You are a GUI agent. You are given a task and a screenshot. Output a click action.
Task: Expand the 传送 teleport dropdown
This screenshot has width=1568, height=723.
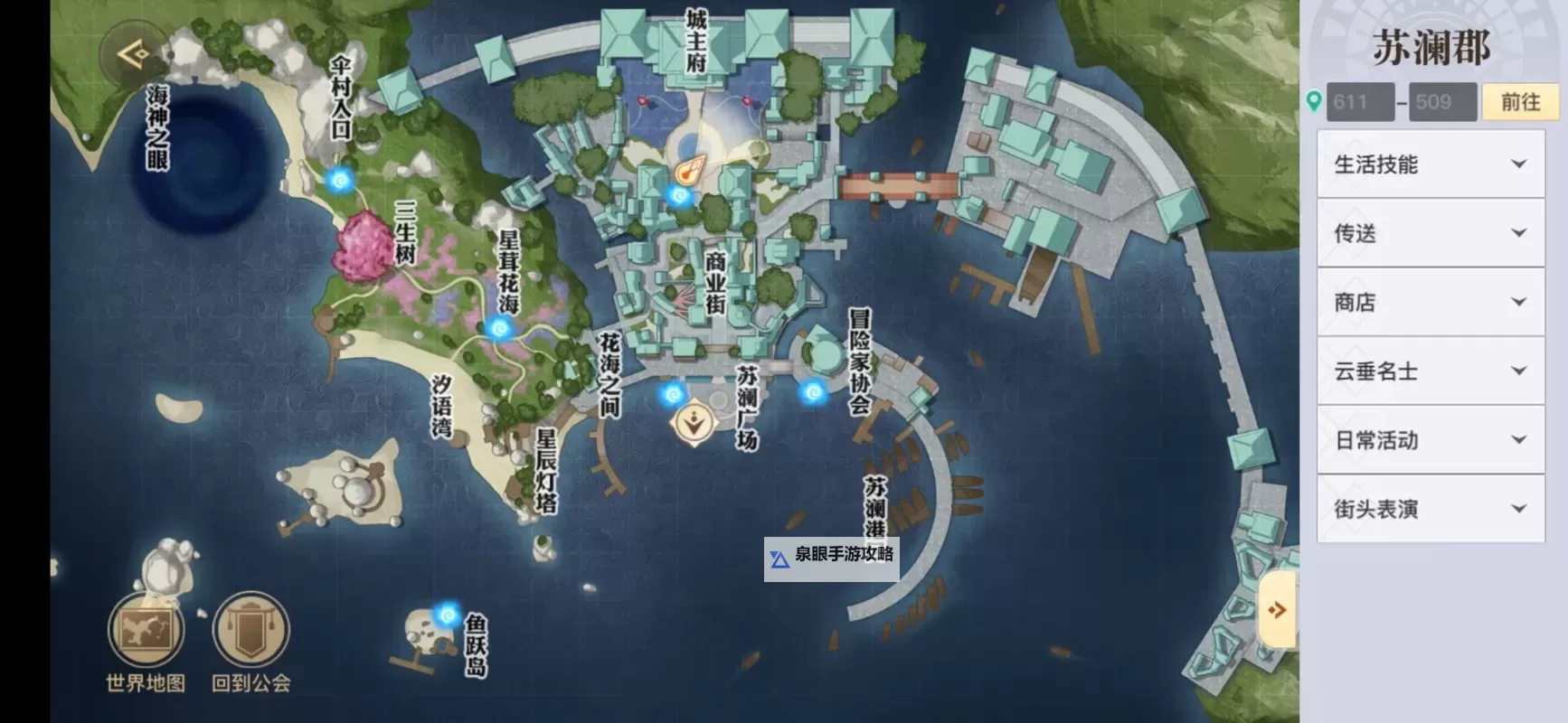[1431, 233]
